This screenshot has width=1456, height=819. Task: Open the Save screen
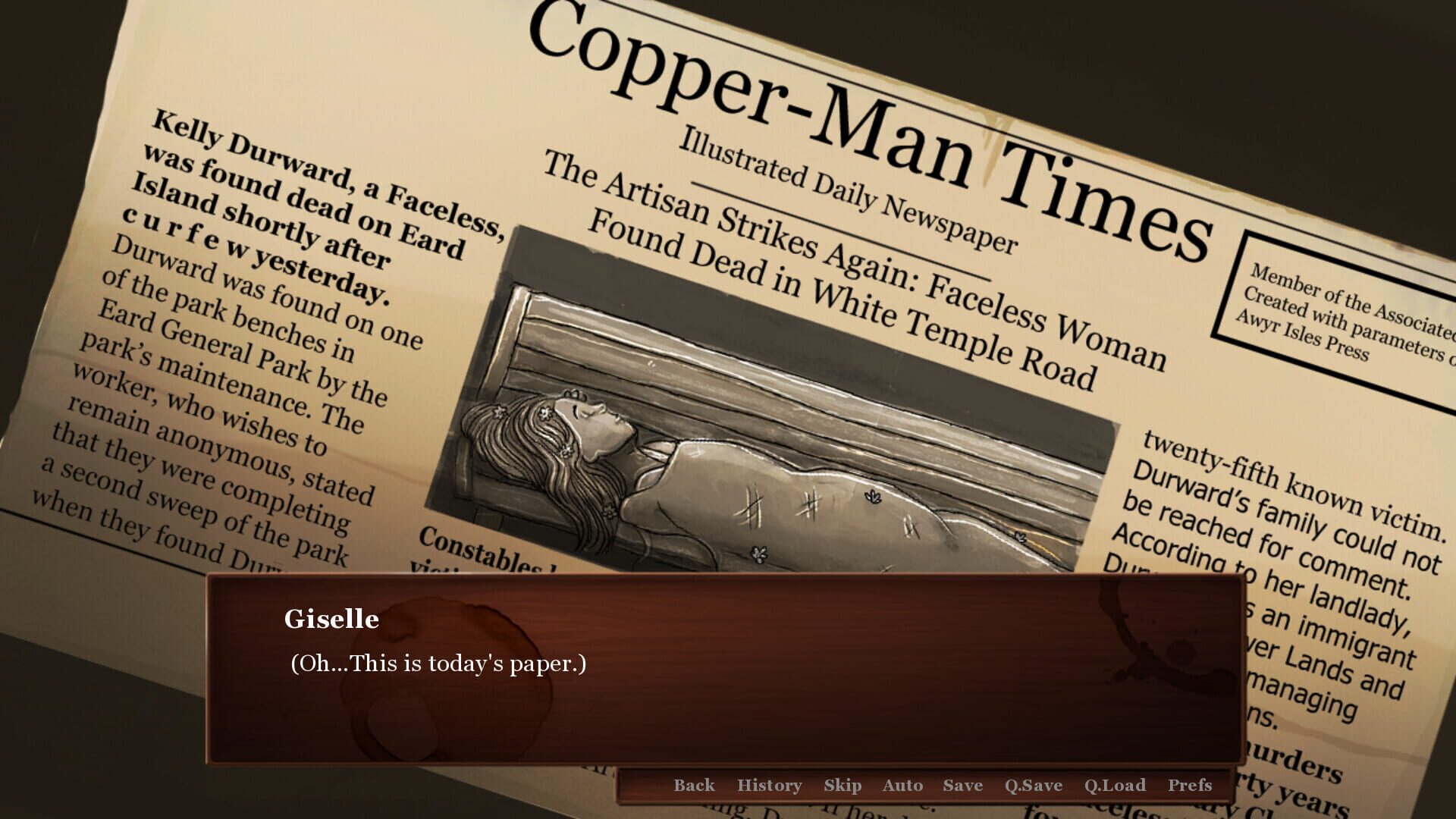coord(962,786)
